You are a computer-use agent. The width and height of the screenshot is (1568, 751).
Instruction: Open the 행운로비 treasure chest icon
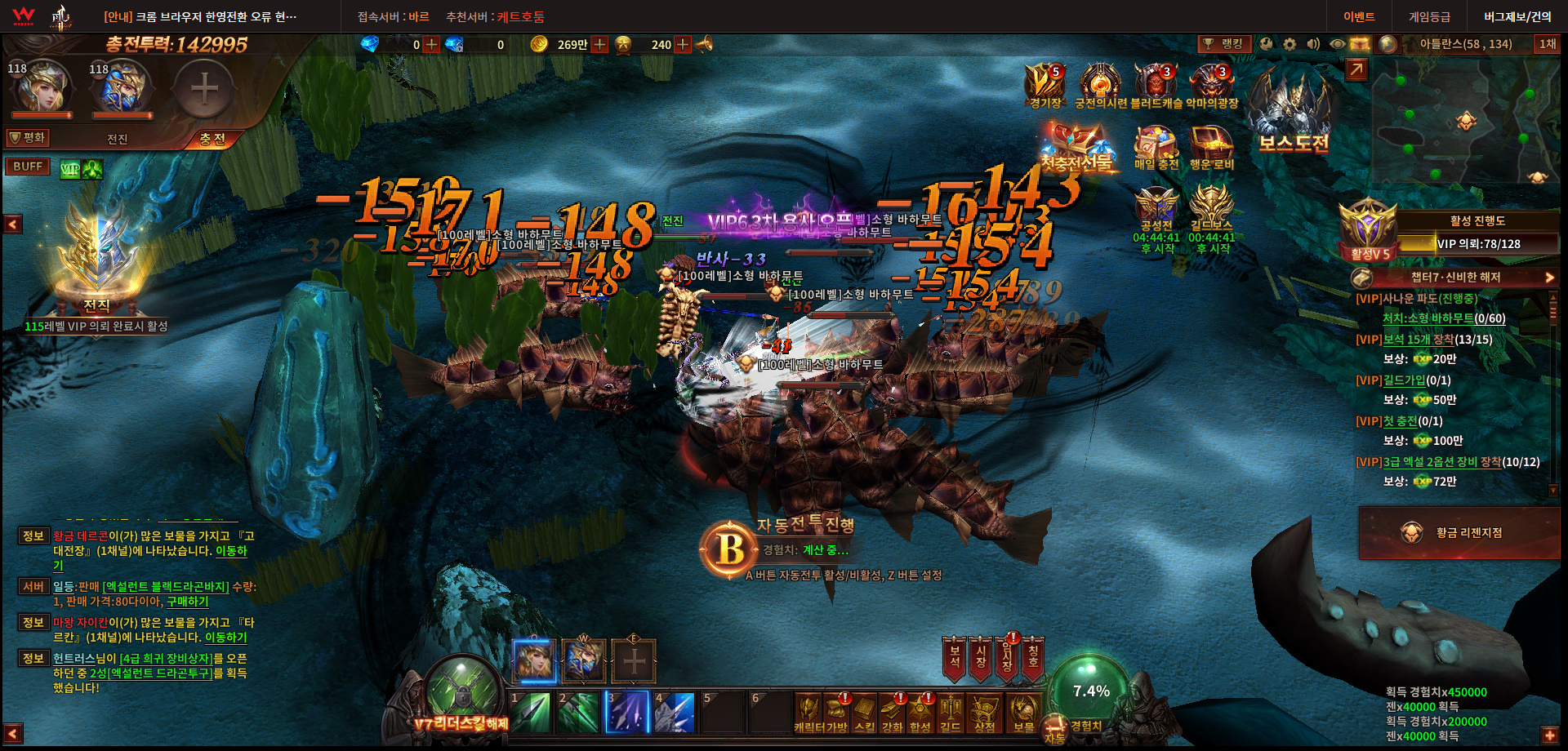pos(1211,148)
